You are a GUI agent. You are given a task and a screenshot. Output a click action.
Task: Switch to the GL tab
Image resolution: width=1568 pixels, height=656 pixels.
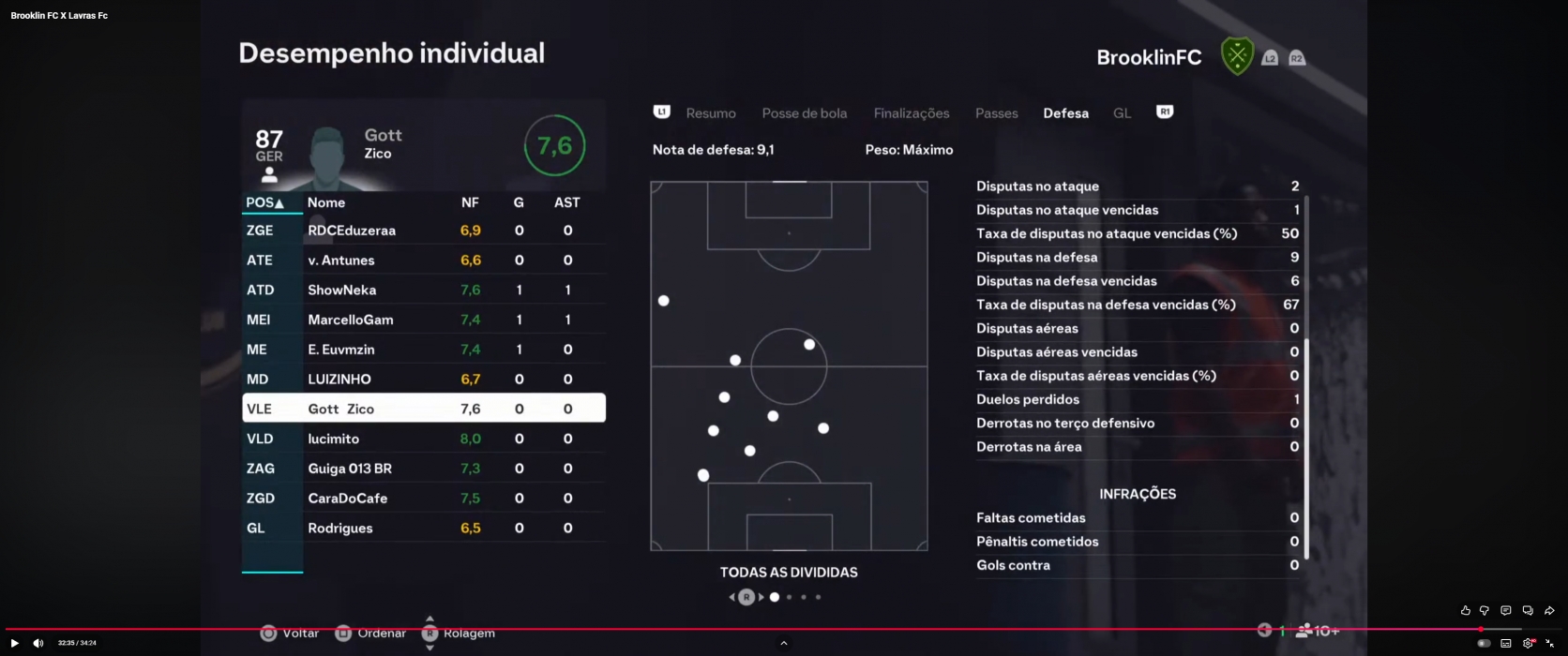[x=1122, y=113]
